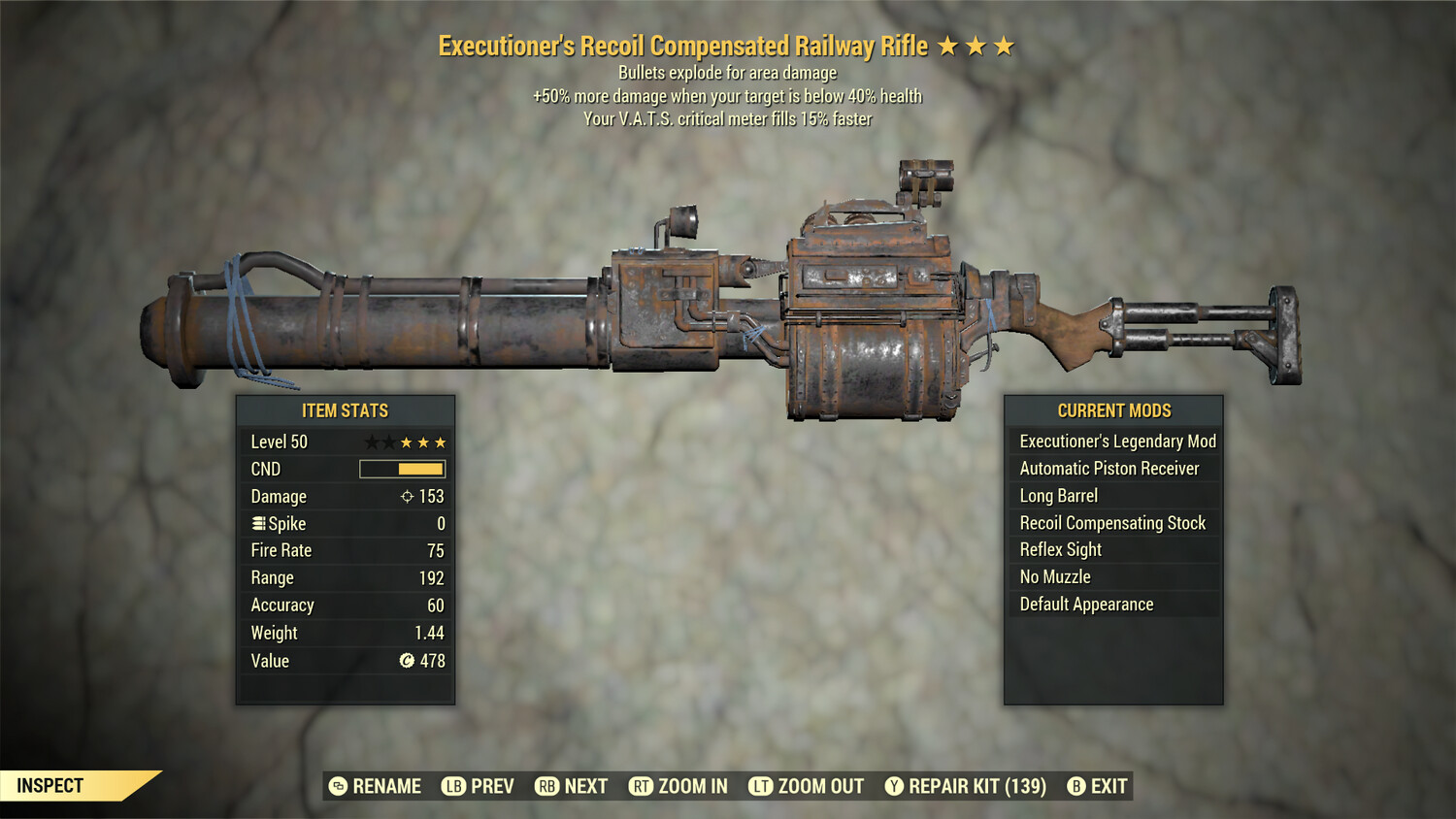This screenshot has width=1456, height=819.
Task: Switch to the INSPECT tab
Action: 49,785
